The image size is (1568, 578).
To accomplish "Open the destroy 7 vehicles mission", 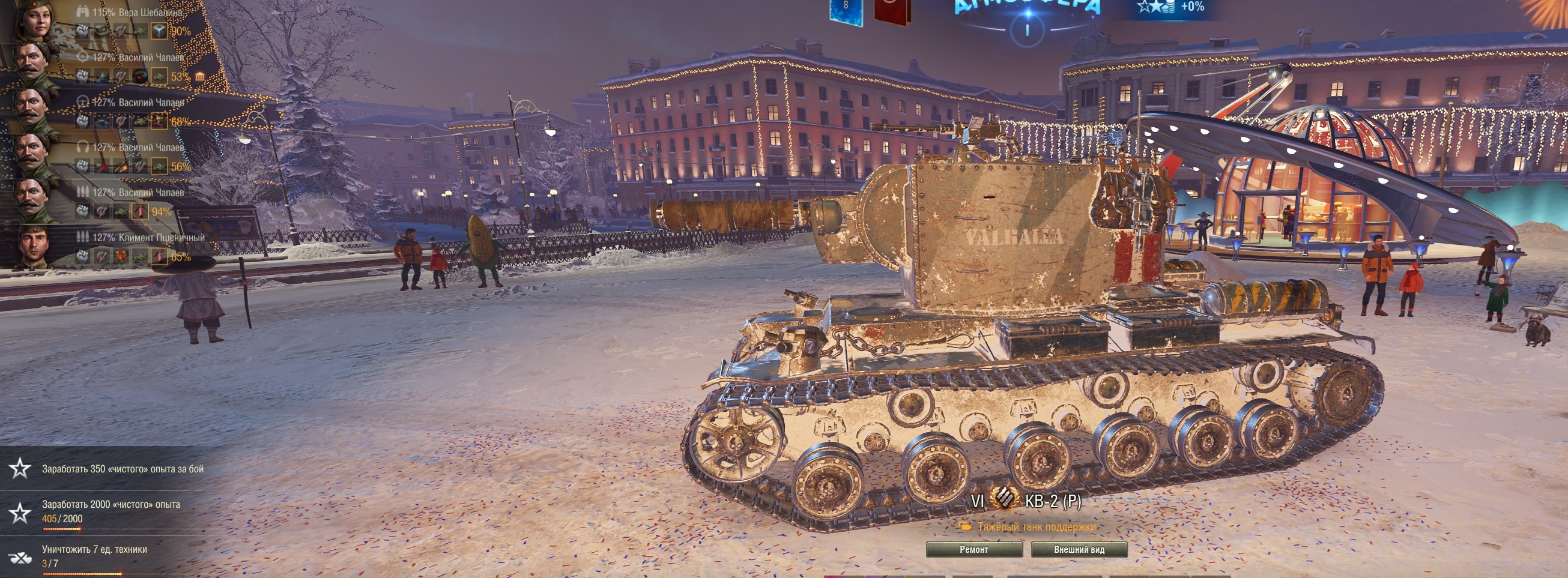I will [x=94, y=555].
